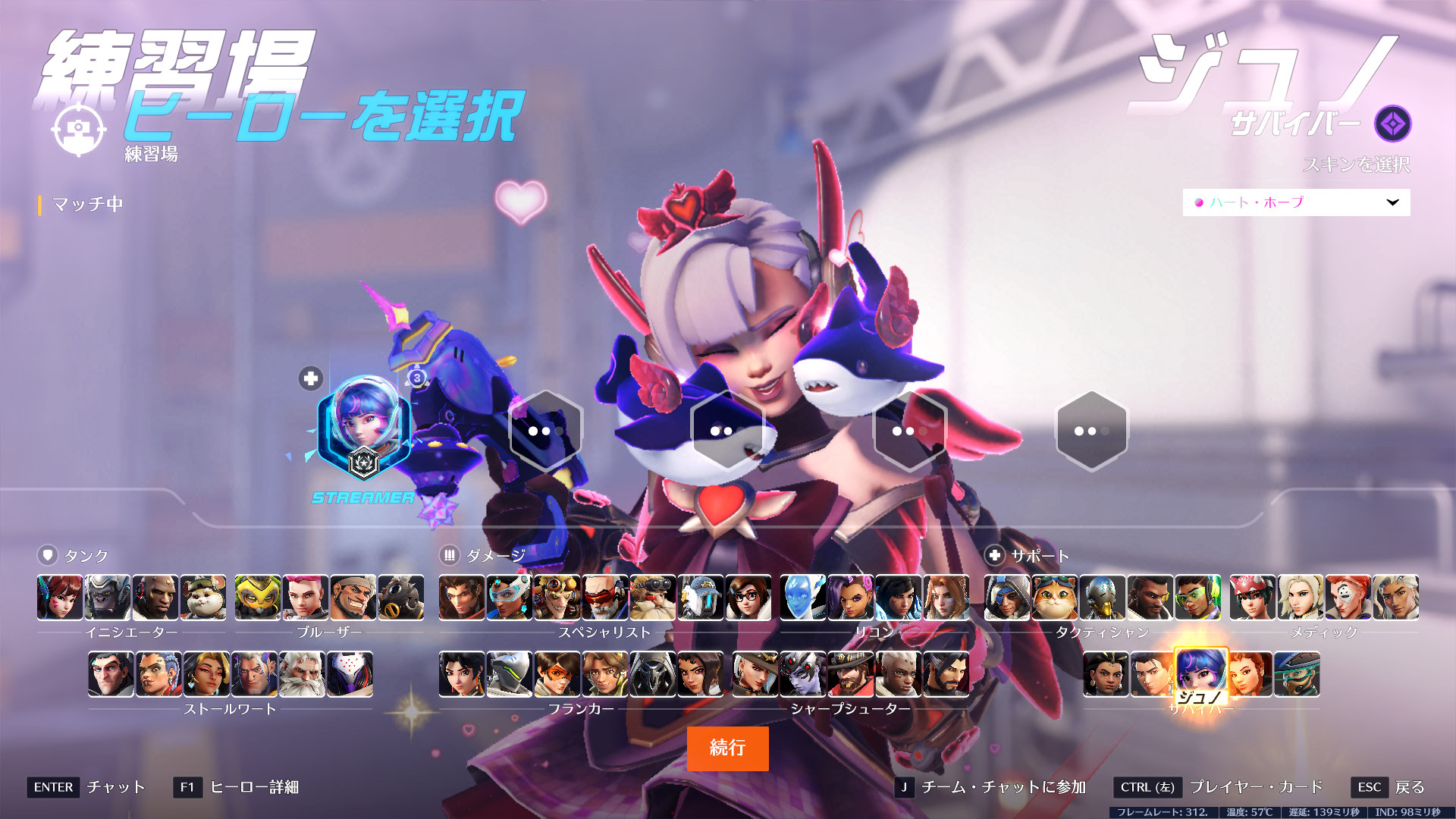Pick Reaper's masked portrait
Screen dimensions: 1456x819
point(652,674)
